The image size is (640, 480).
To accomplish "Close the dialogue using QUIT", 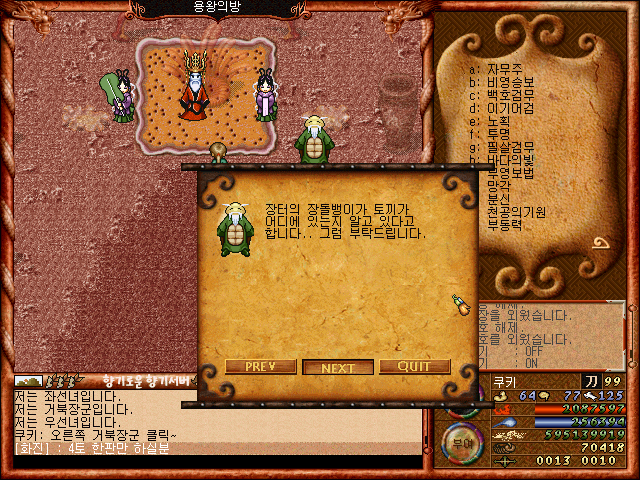I will pos(414,367).
